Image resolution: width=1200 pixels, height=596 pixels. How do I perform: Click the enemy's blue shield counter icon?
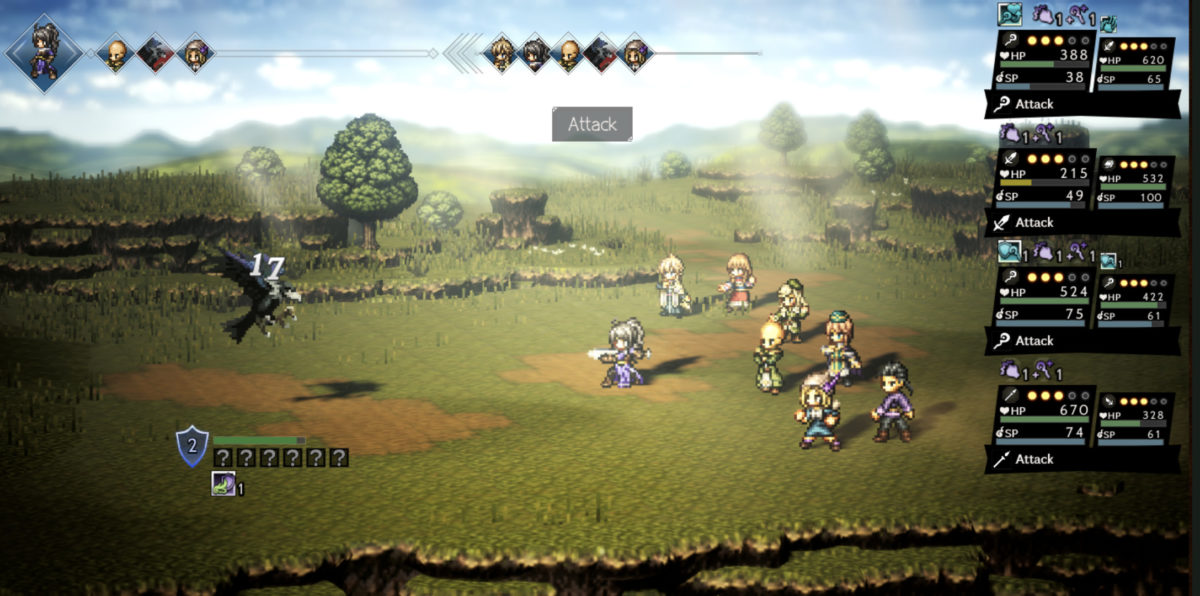191,446
